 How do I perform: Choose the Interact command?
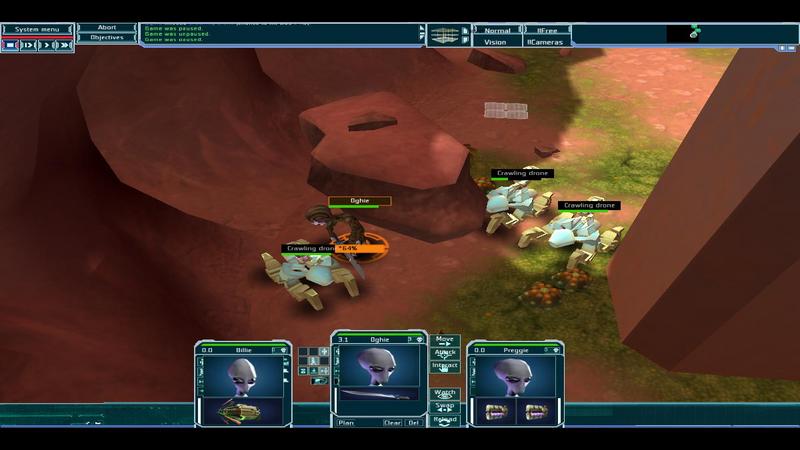click(445, 367)
